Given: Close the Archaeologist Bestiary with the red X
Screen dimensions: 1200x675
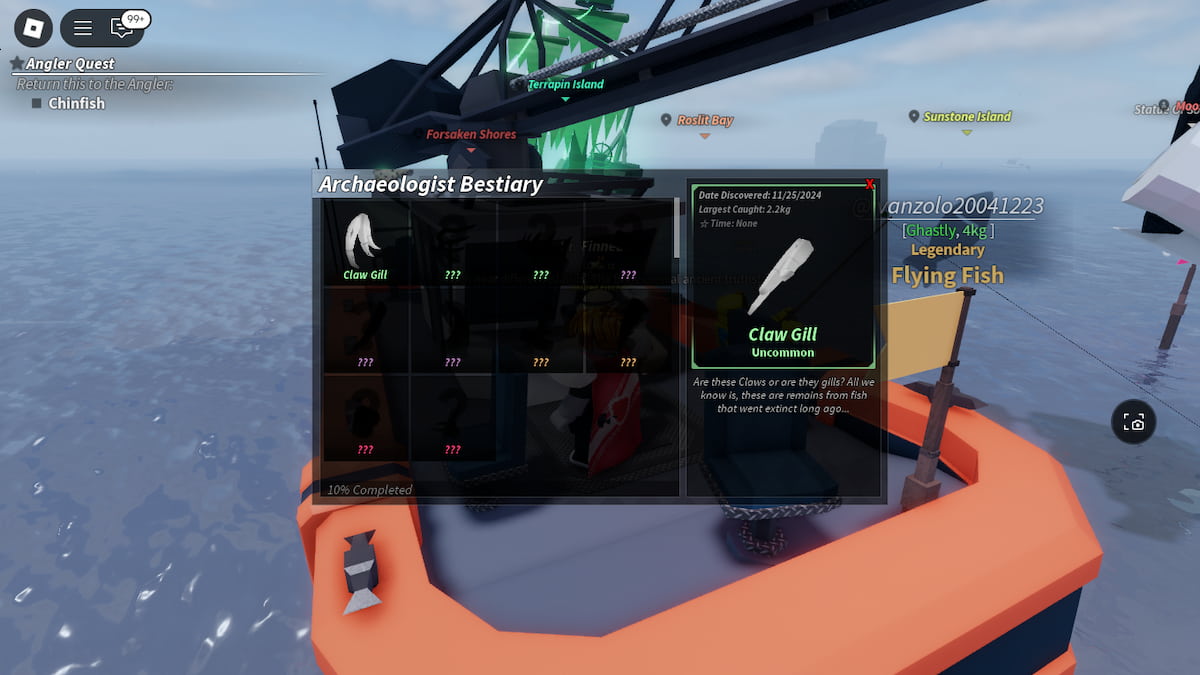Looking at the screenshot, I should pos(870,185).
